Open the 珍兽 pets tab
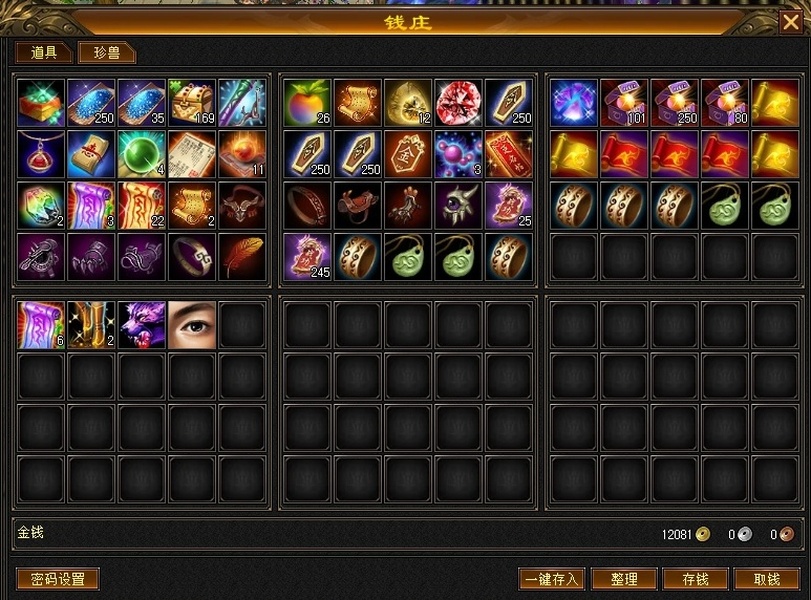The width and height of the screenshot is (811, 600). 107,53
